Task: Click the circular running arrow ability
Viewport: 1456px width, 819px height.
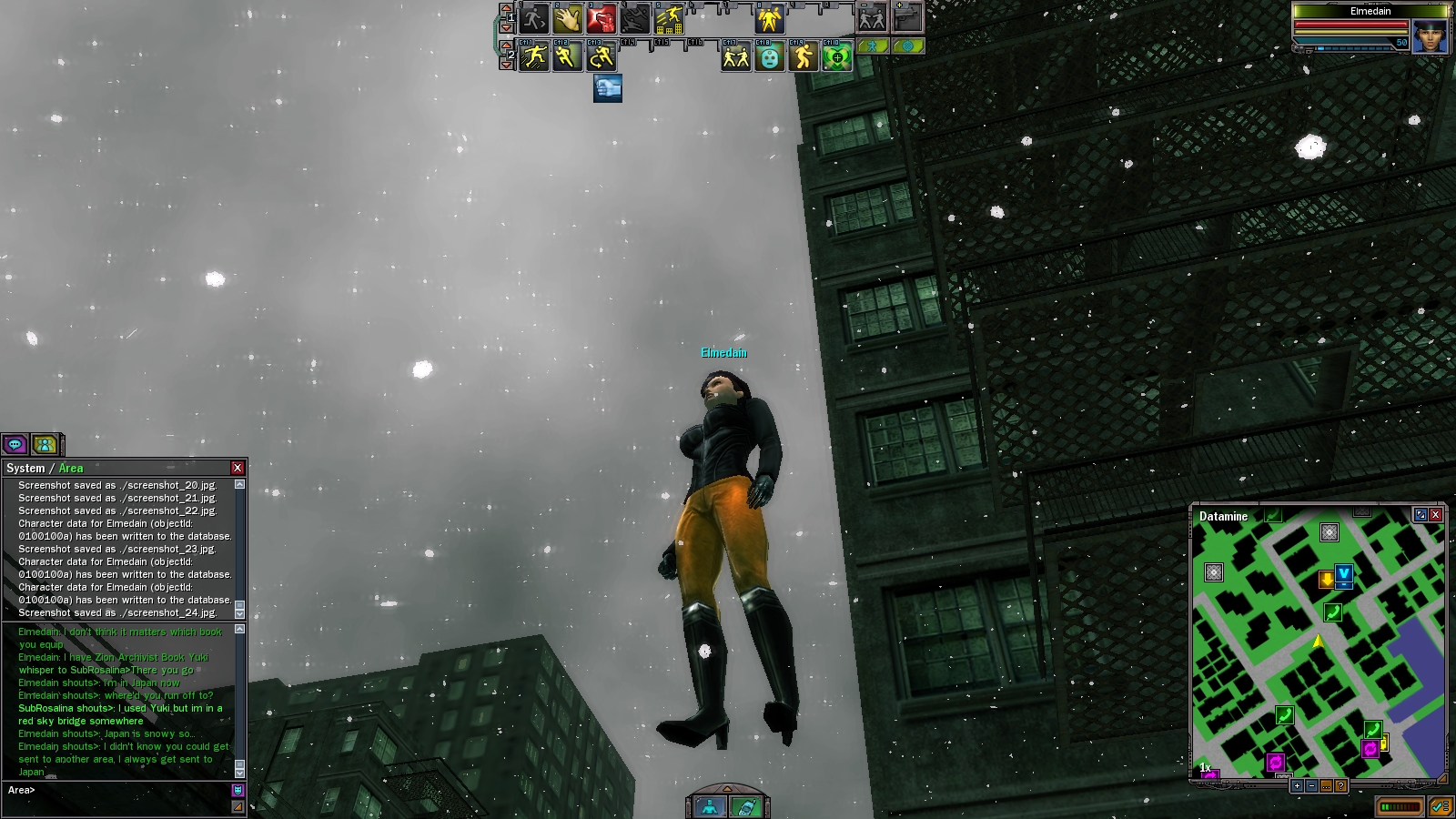Action: click(602, 57)
